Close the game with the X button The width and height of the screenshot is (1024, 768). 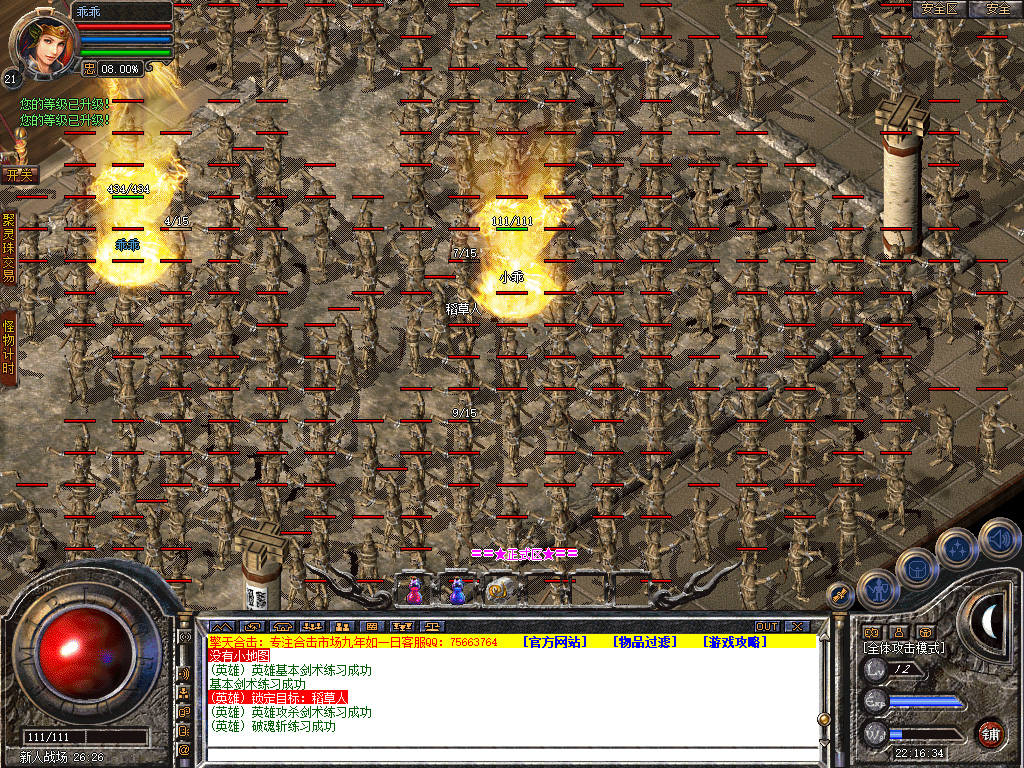797,627
